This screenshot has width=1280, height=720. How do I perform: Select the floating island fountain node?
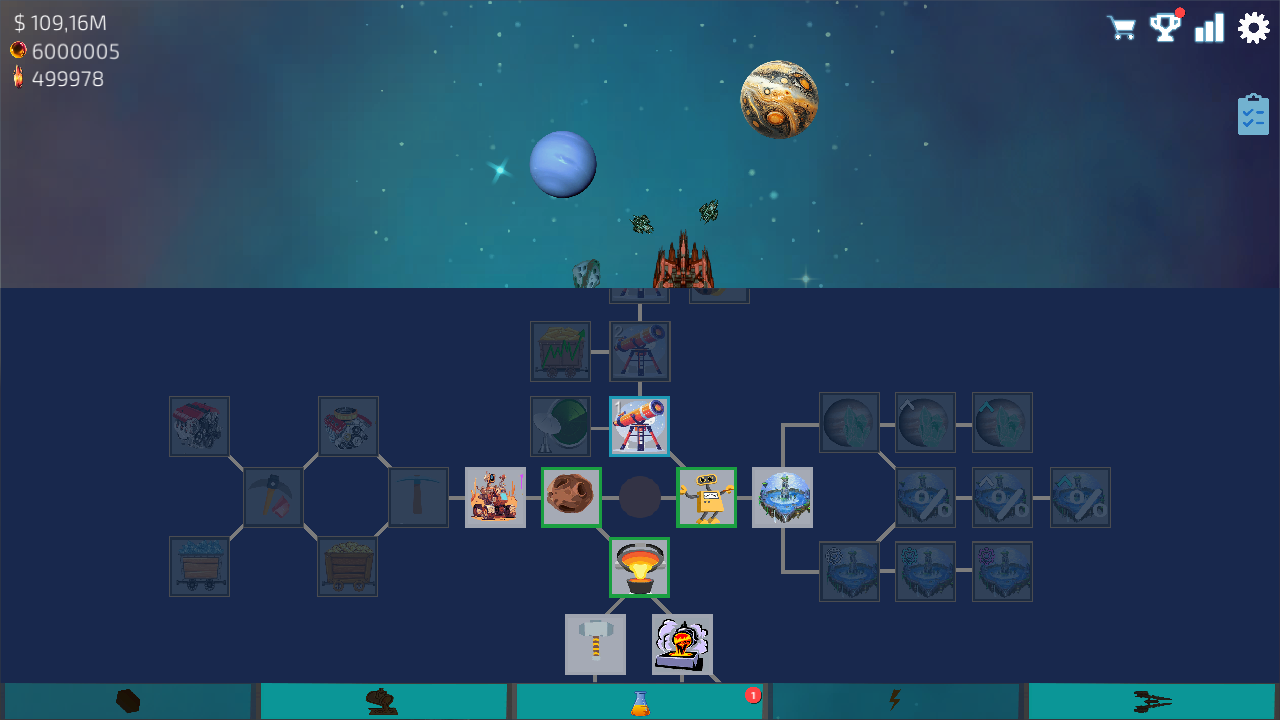pyautogui.click(x=783, y=497)
